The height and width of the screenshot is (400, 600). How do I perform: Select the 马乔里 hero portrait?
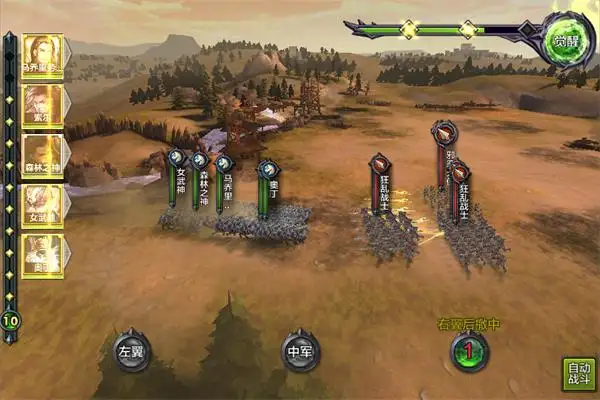[43, 56]
